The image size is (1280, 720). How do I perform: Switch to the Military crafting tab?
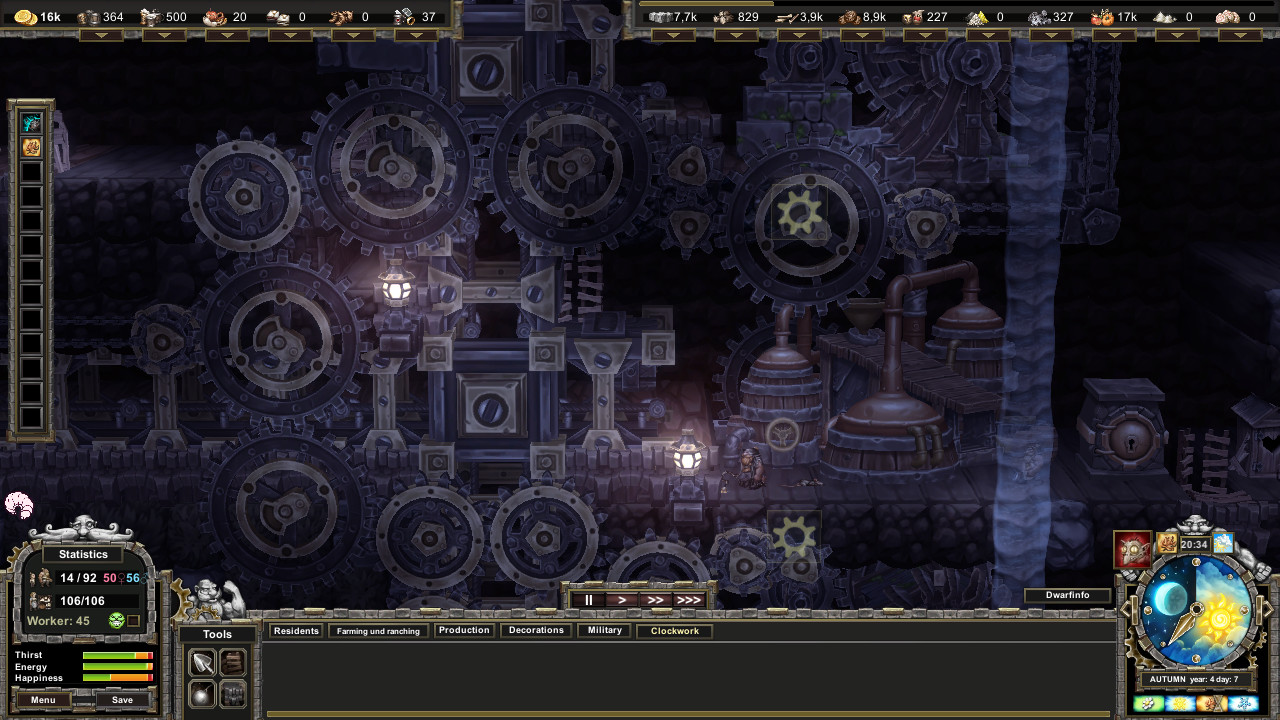tap(603, 630)
